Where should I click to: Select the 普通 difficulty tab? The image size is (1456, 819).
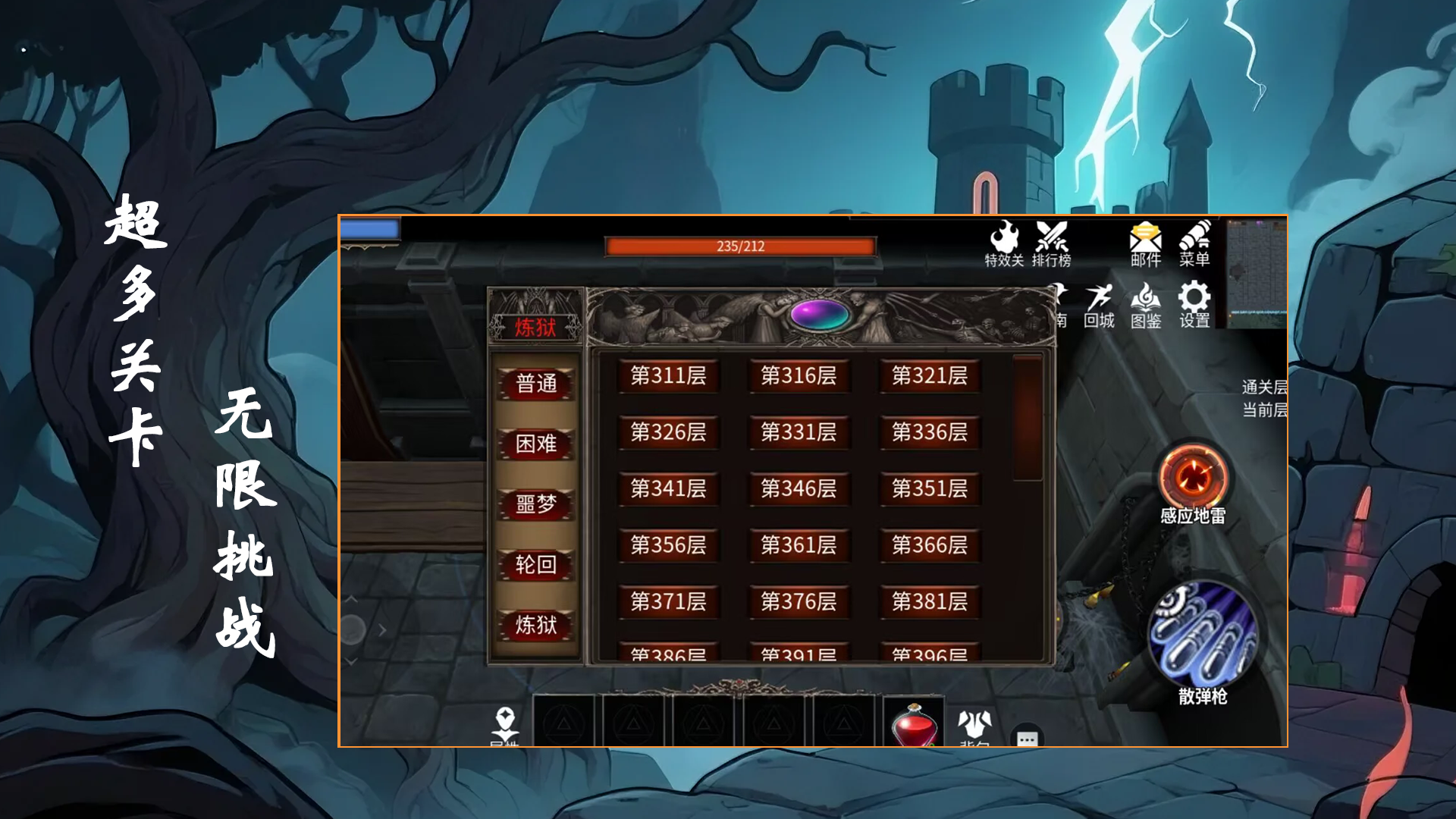pos(536,383)
